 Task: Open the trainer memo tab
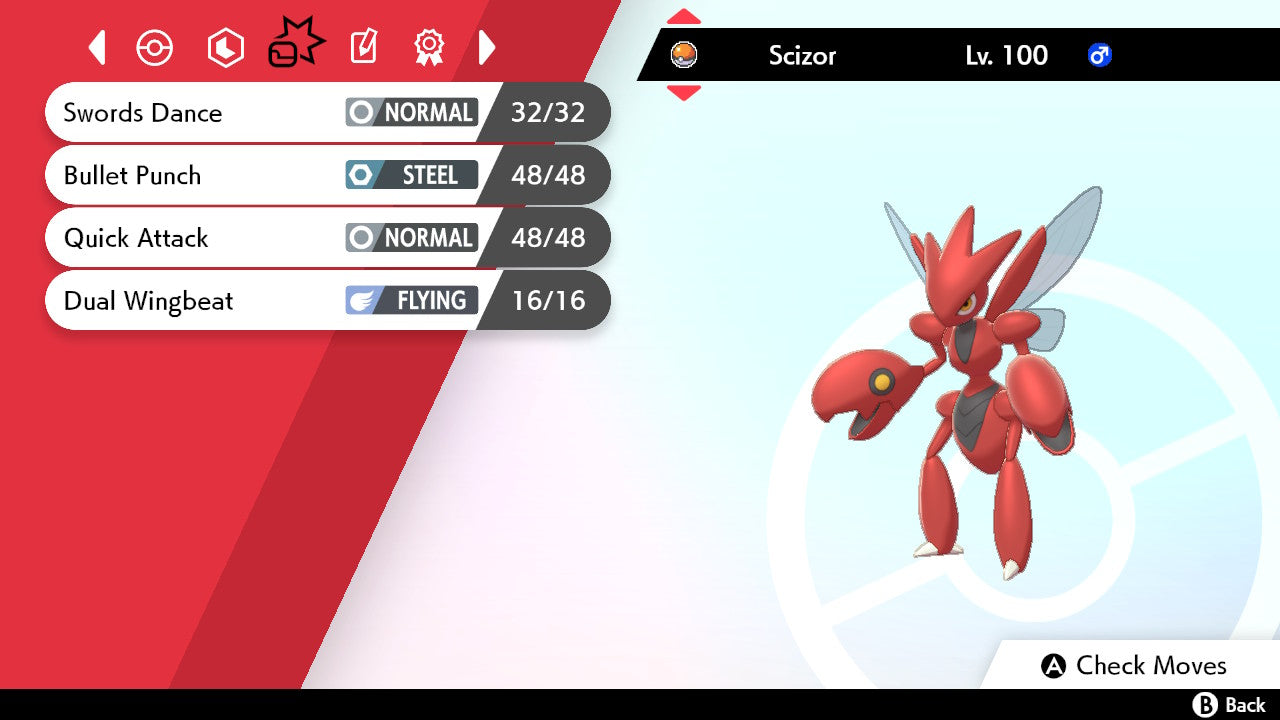click(x=364, y=47)
